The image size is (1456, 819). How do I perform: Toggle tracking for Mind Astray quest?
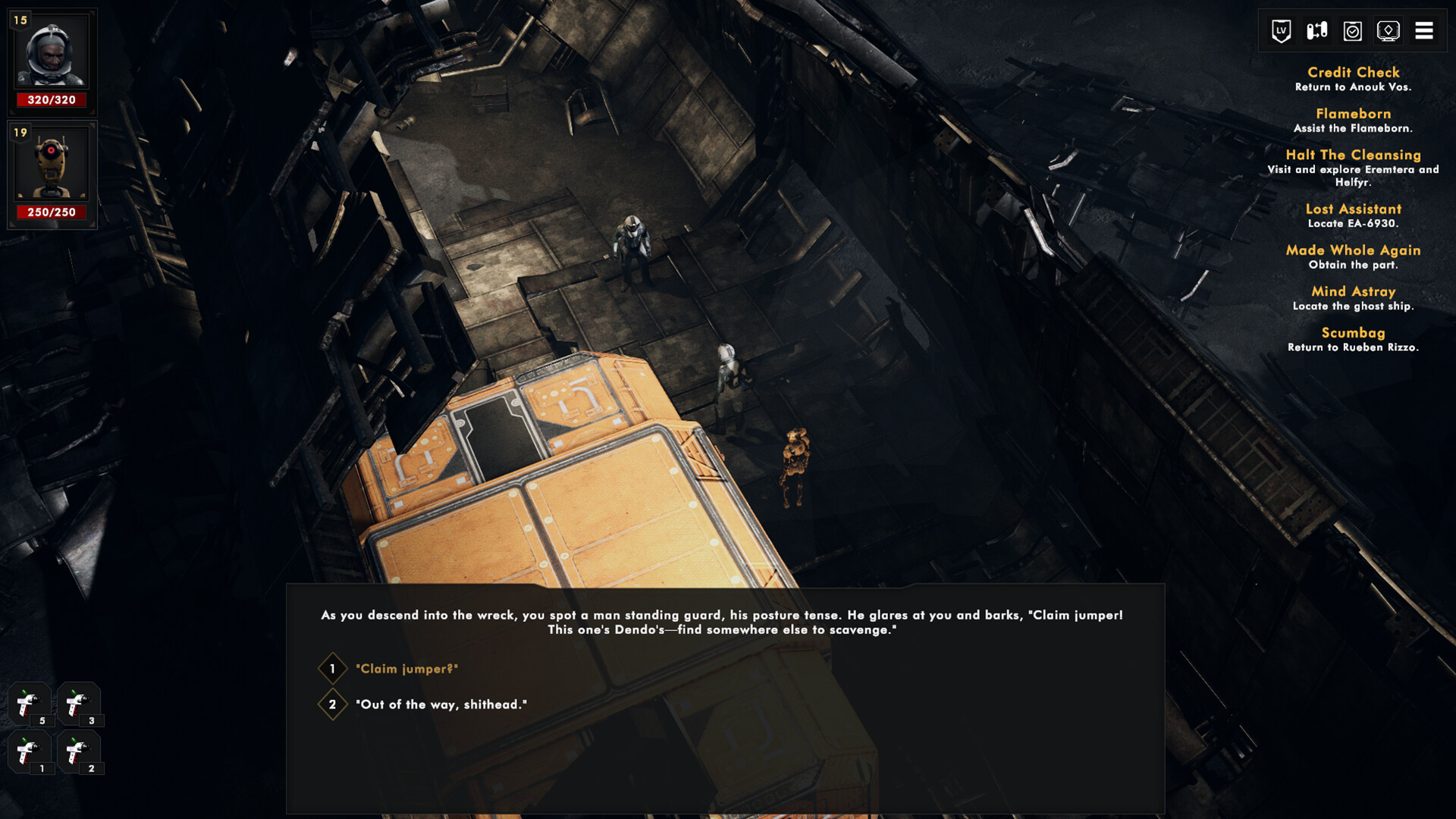point(1354,291)
